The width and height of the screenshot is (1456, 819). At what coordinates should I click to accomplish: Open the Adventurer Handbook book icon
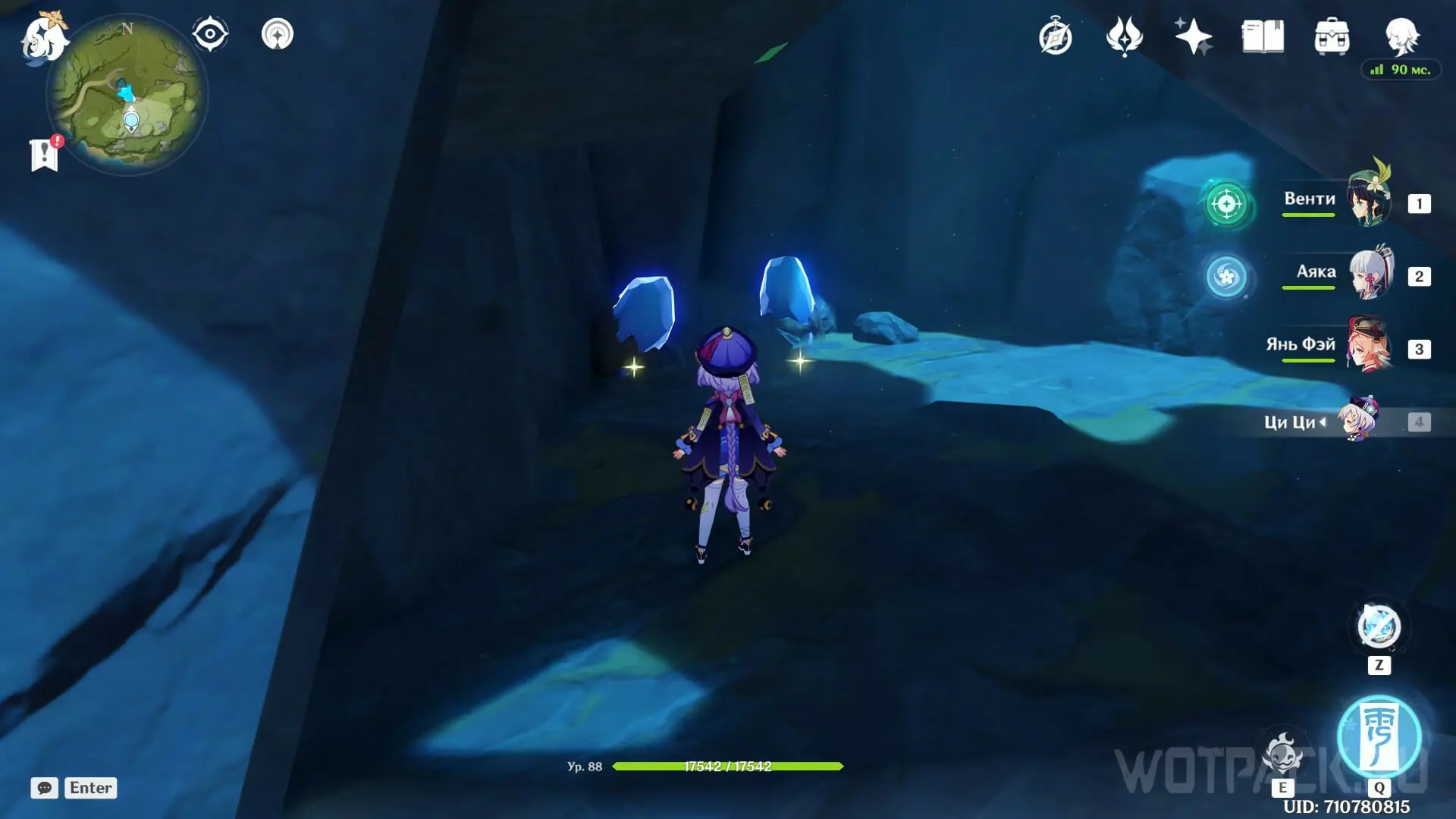(x=1263, y=36)
